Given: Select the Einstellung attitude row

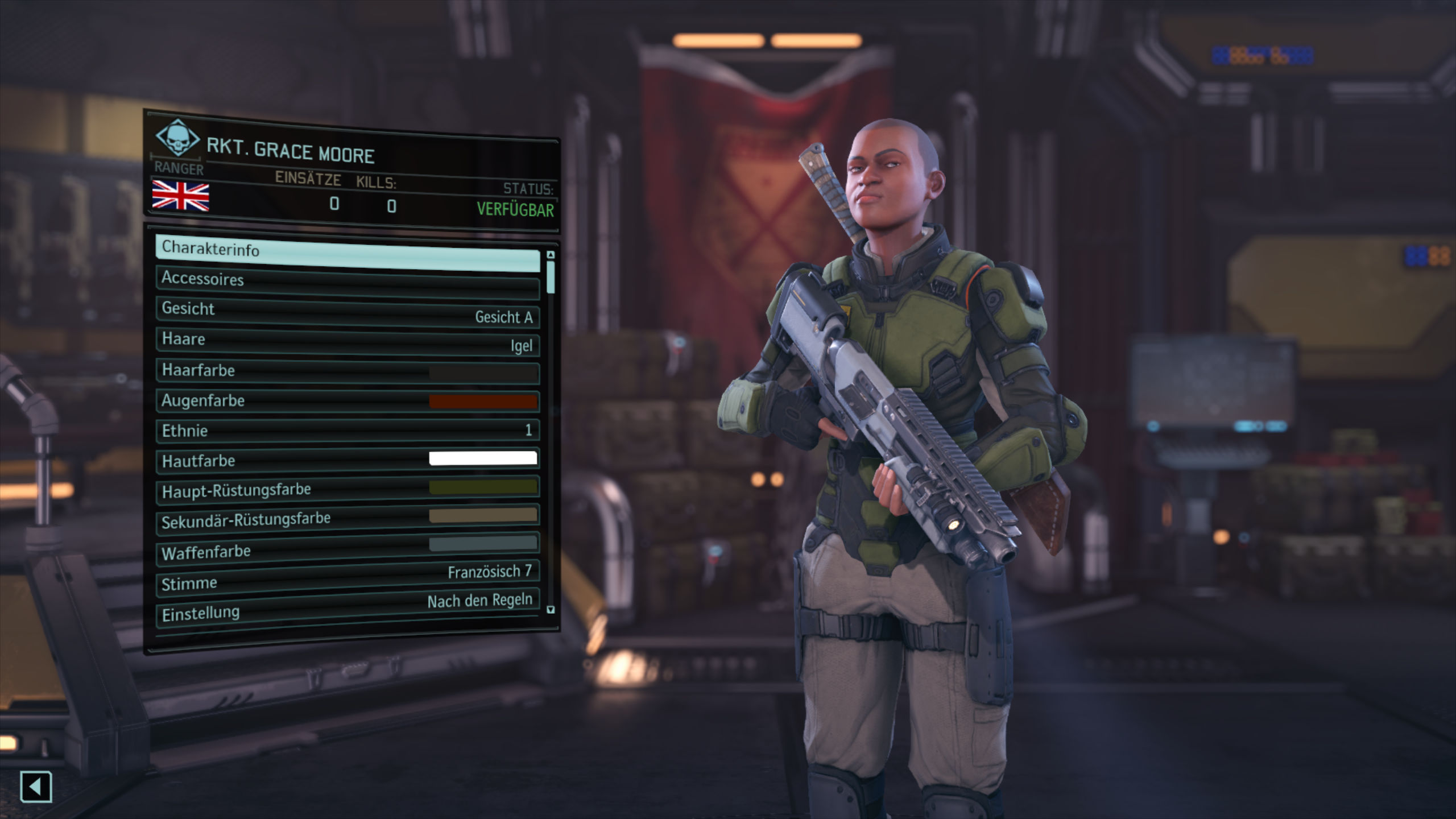Looking at the screenshot, I should [347, 609].
